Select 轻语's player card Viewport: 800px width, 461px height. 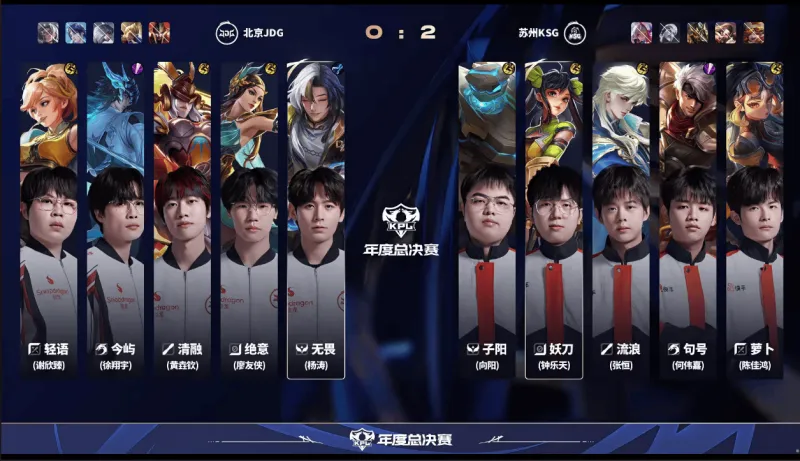click(49, 220)
